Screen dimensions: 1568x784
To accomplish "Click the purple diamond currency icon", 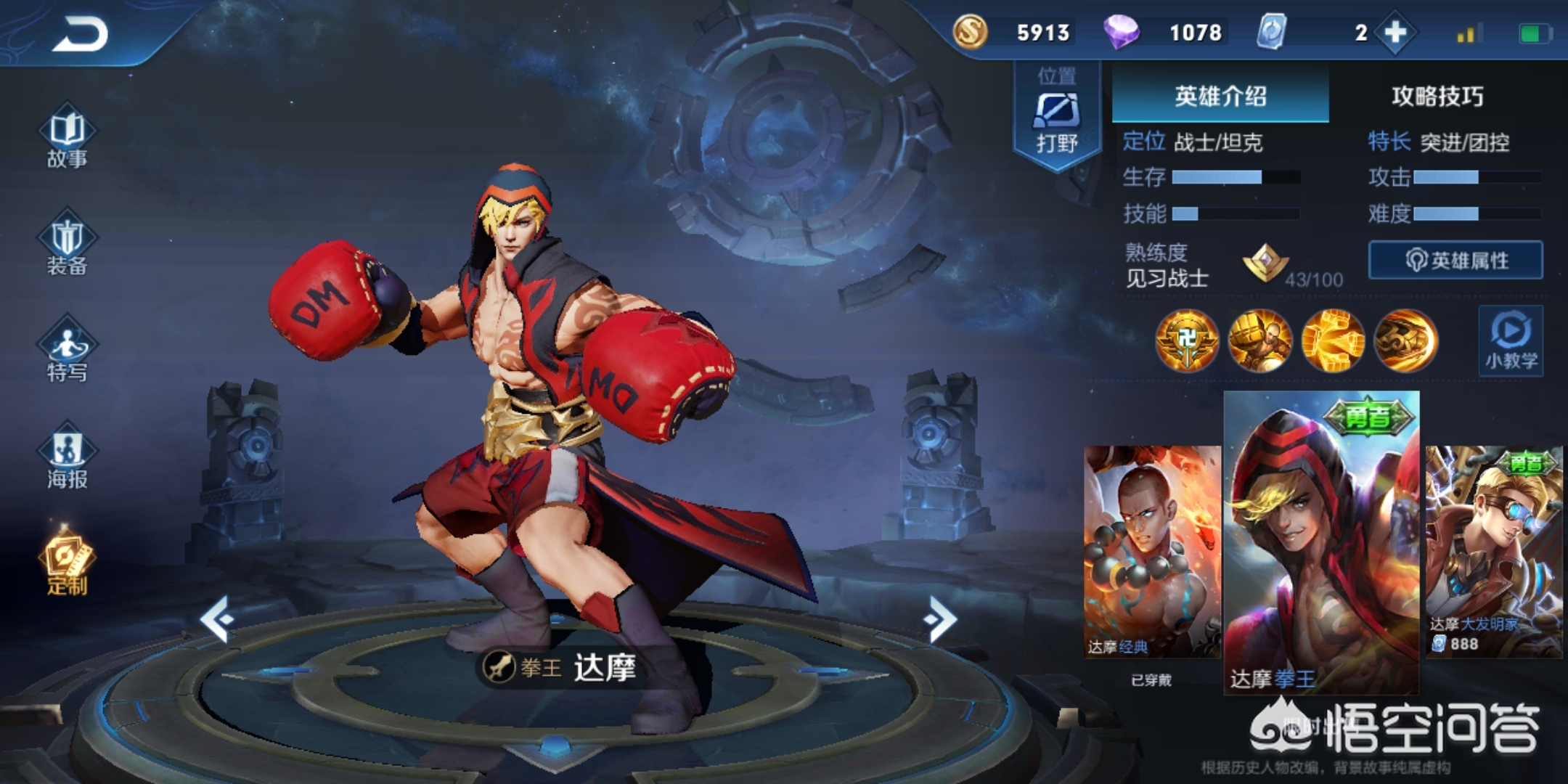I will click(1121, 33).
